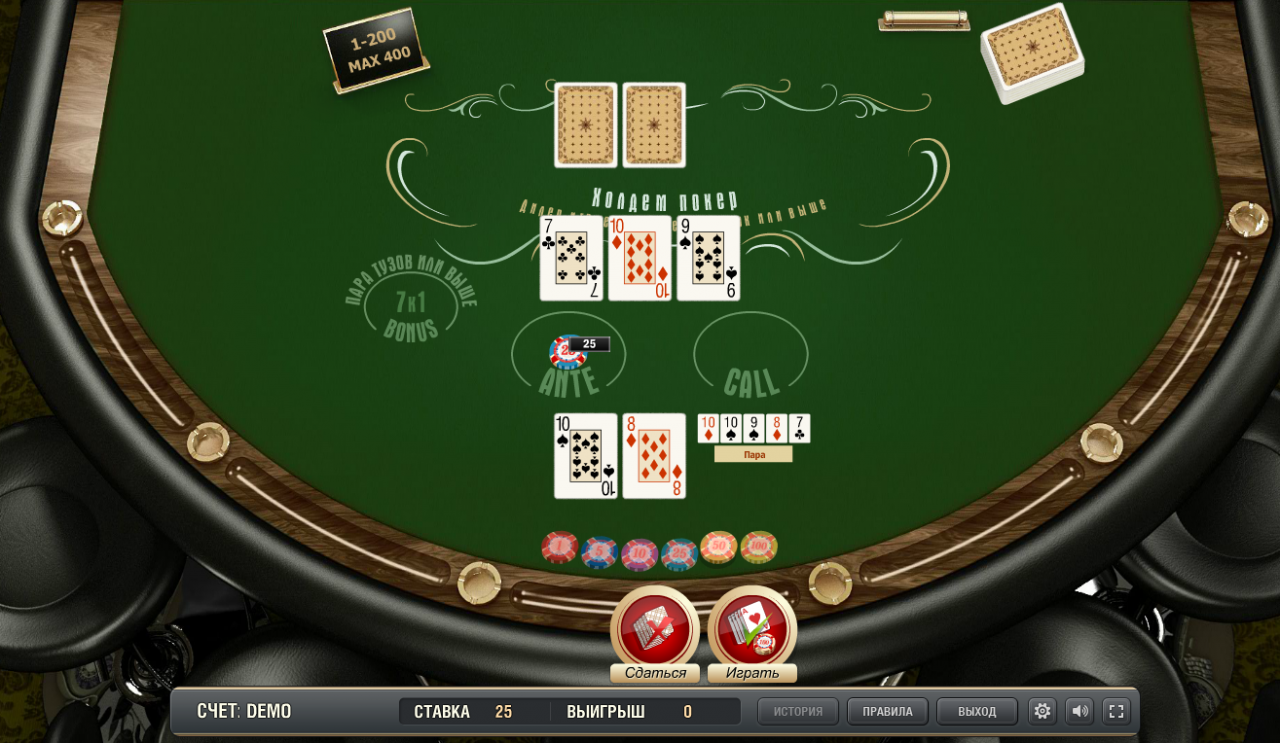This screenshot has width=1280, height=743.
Task: Fold the hand with the Сдаться button
Action: (655, 630)
